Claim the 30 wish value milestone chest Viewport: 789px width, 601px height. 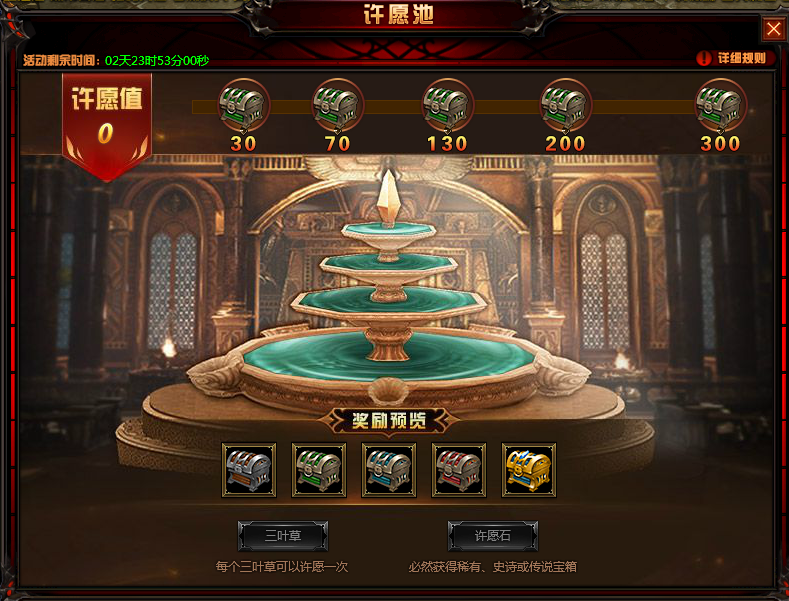pos(244,104)
